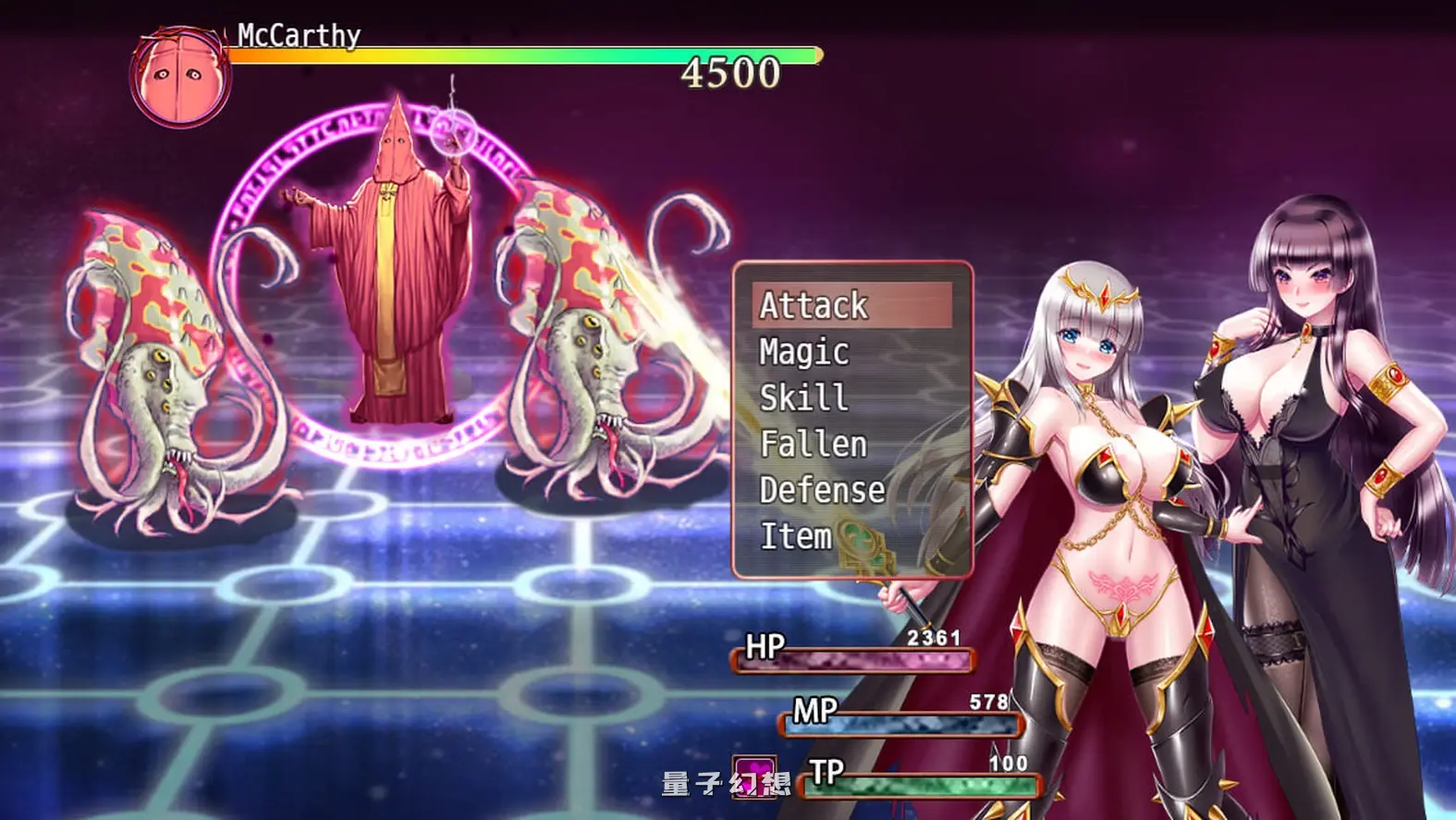Select the Defense command
This screenshot has height=820, width=1456.
click(x=821, y=490)
